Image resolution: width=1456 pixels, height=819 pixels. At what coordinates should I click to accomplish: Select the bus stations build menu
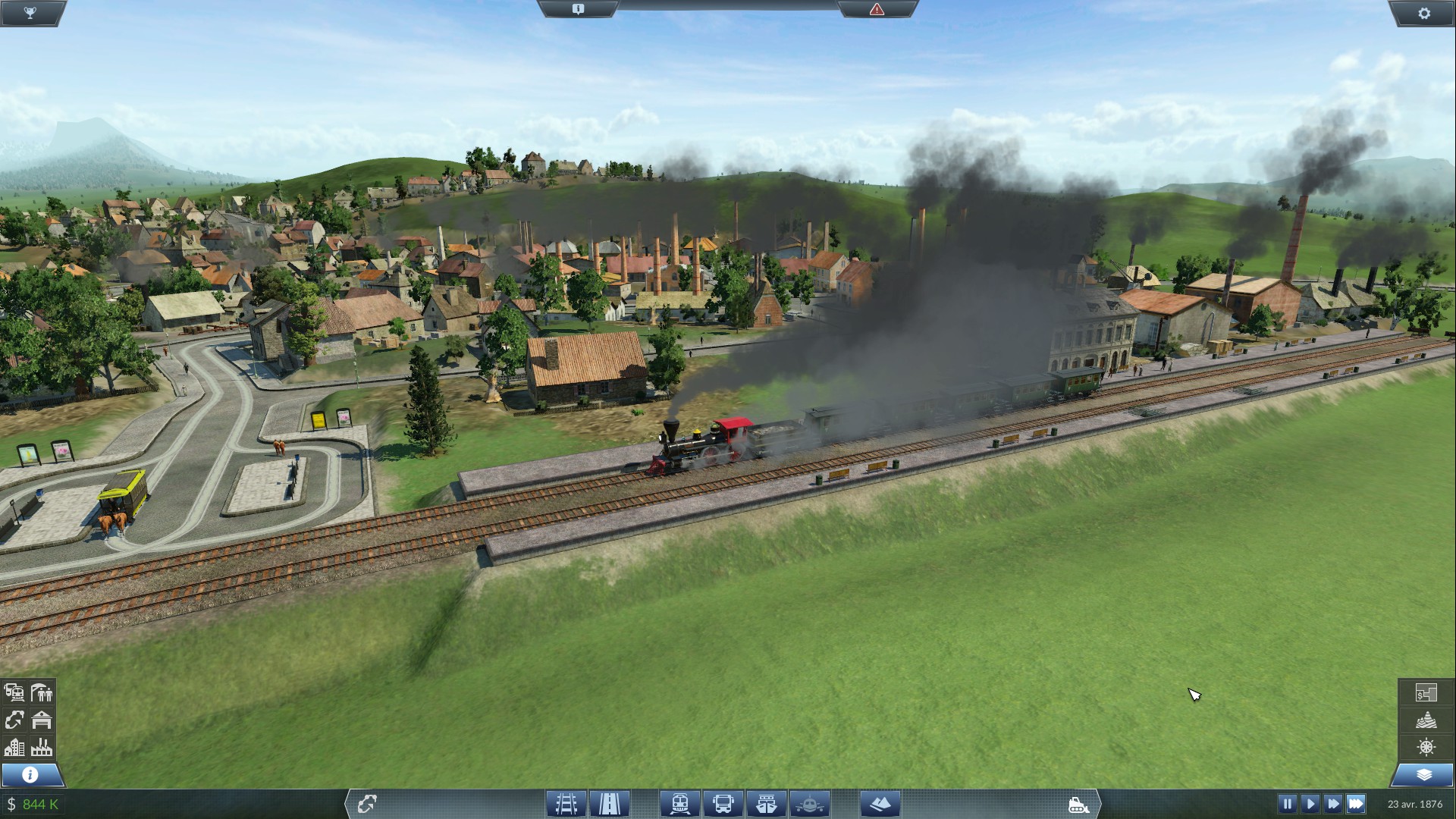(723, 803)
